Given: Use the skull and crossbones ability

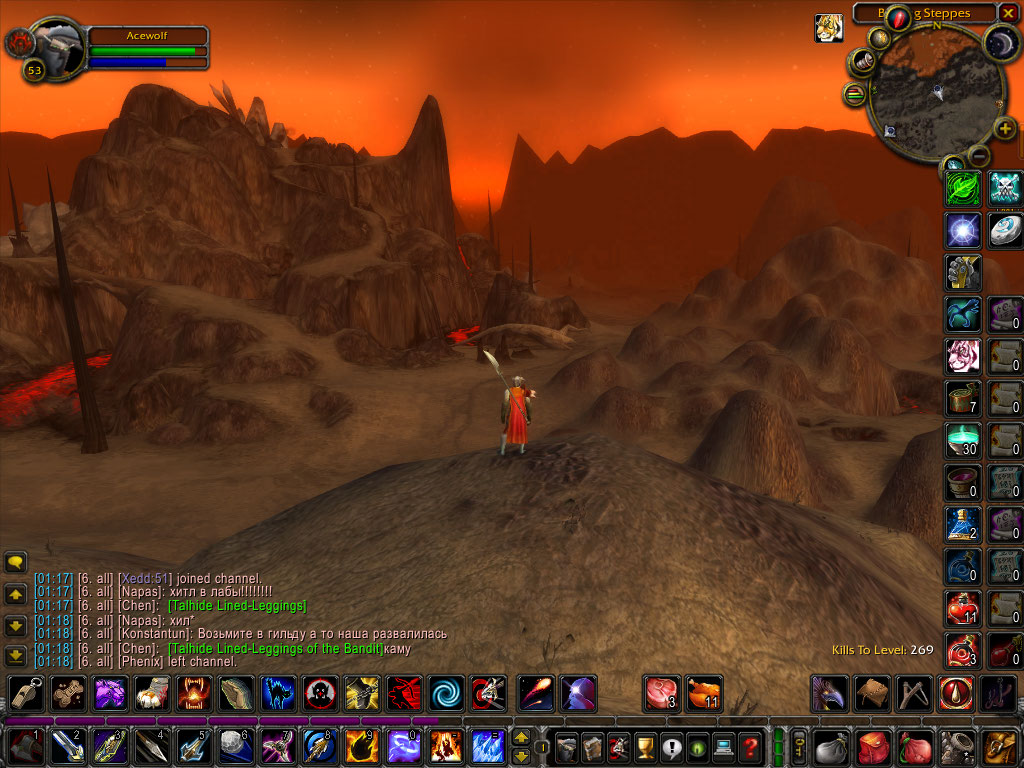Looking at the screenshot, I should pyautogui.click(x=1005, y=188).
